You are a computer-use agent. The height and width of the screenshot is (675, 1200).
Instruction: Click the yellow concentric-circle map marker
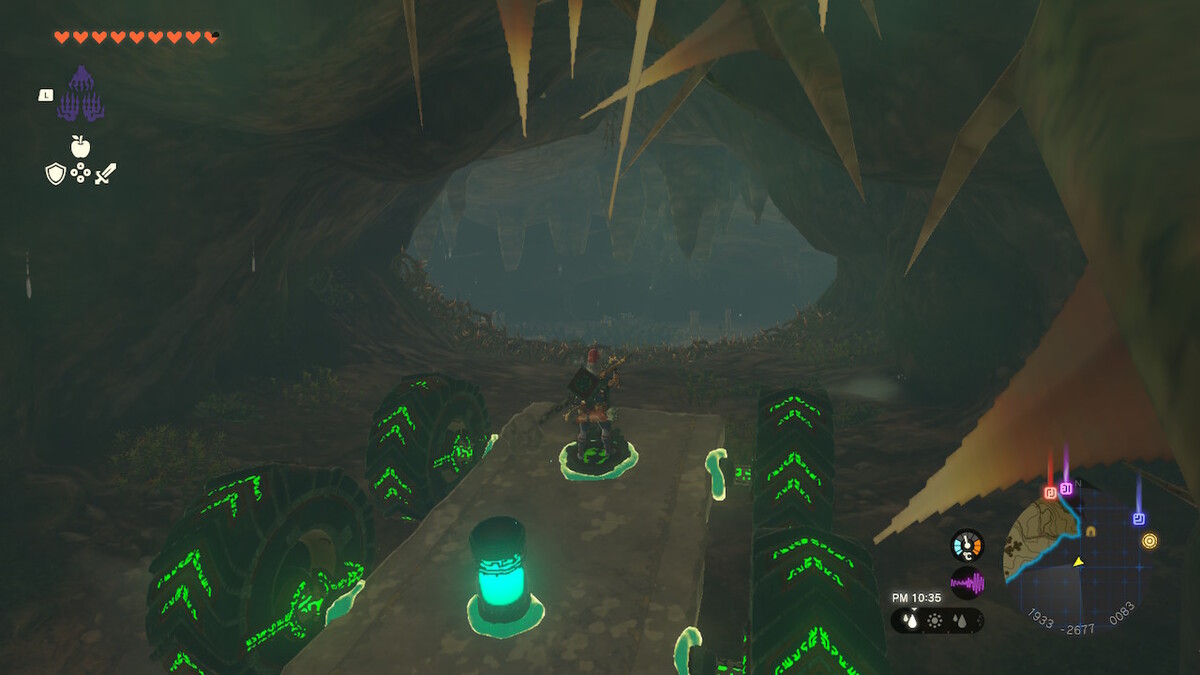[1150, 541]
